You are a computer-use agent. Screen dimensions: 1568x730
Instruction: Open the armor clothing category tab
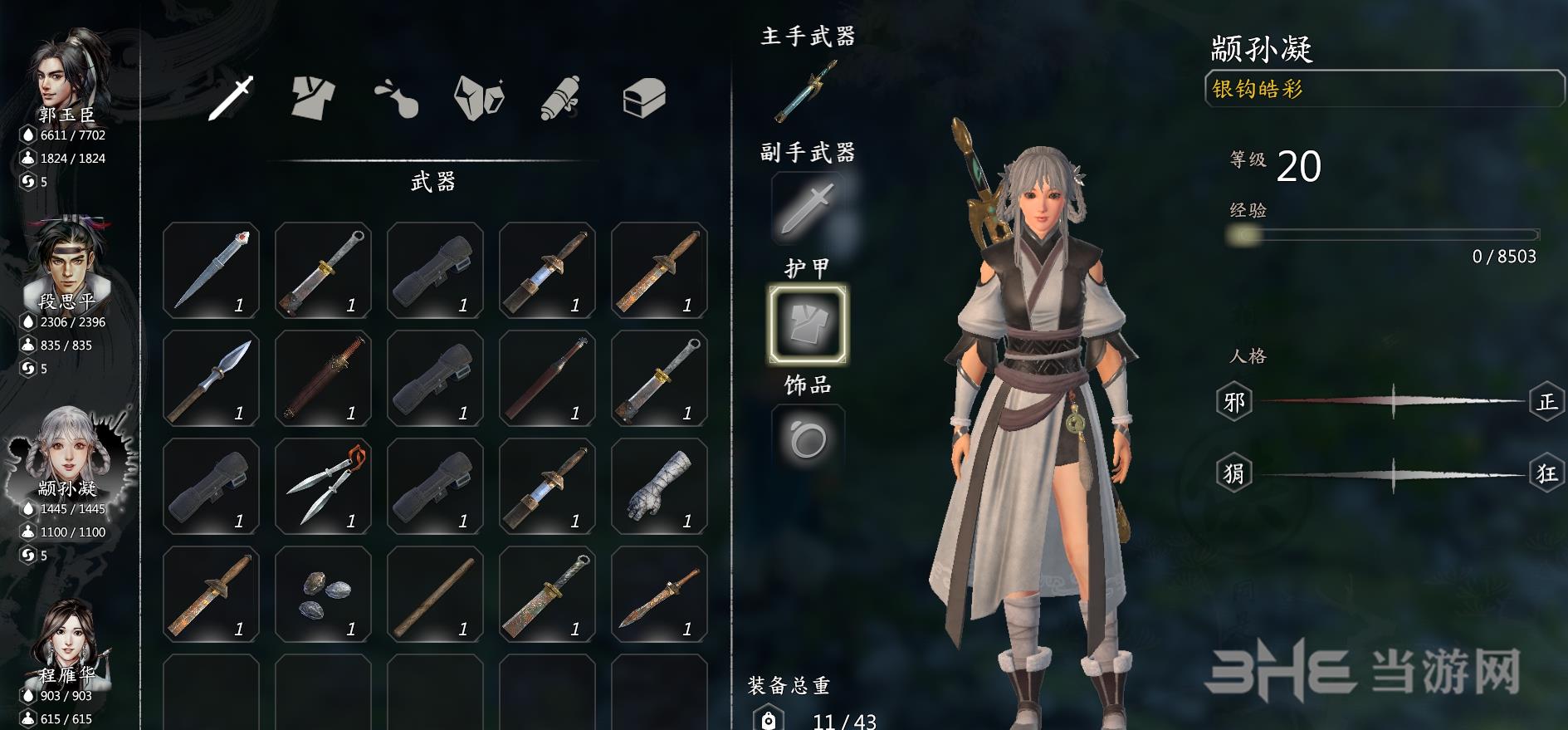313,99
